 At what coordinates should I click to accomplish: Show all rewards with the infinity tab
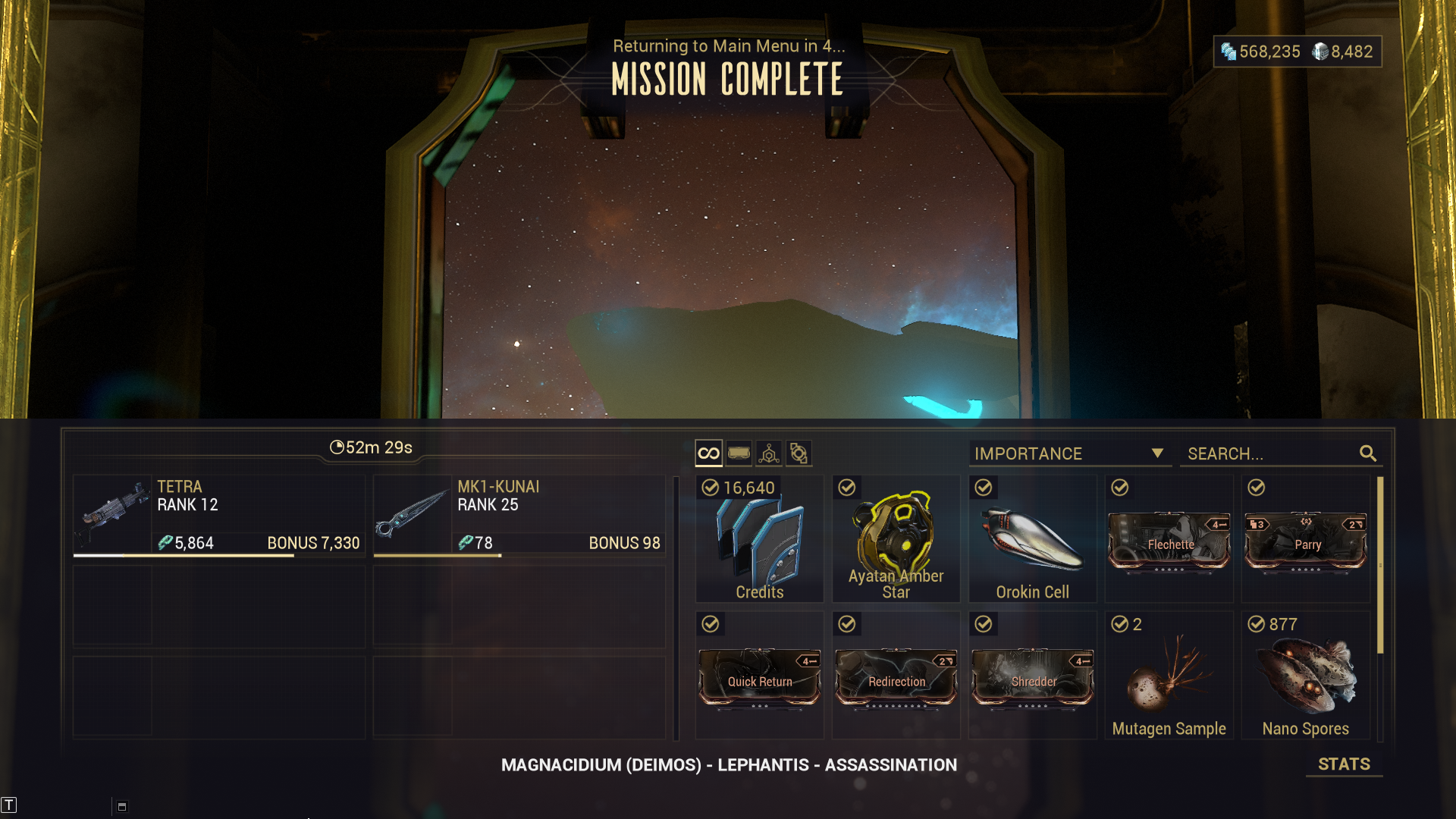tap(708, 453)
